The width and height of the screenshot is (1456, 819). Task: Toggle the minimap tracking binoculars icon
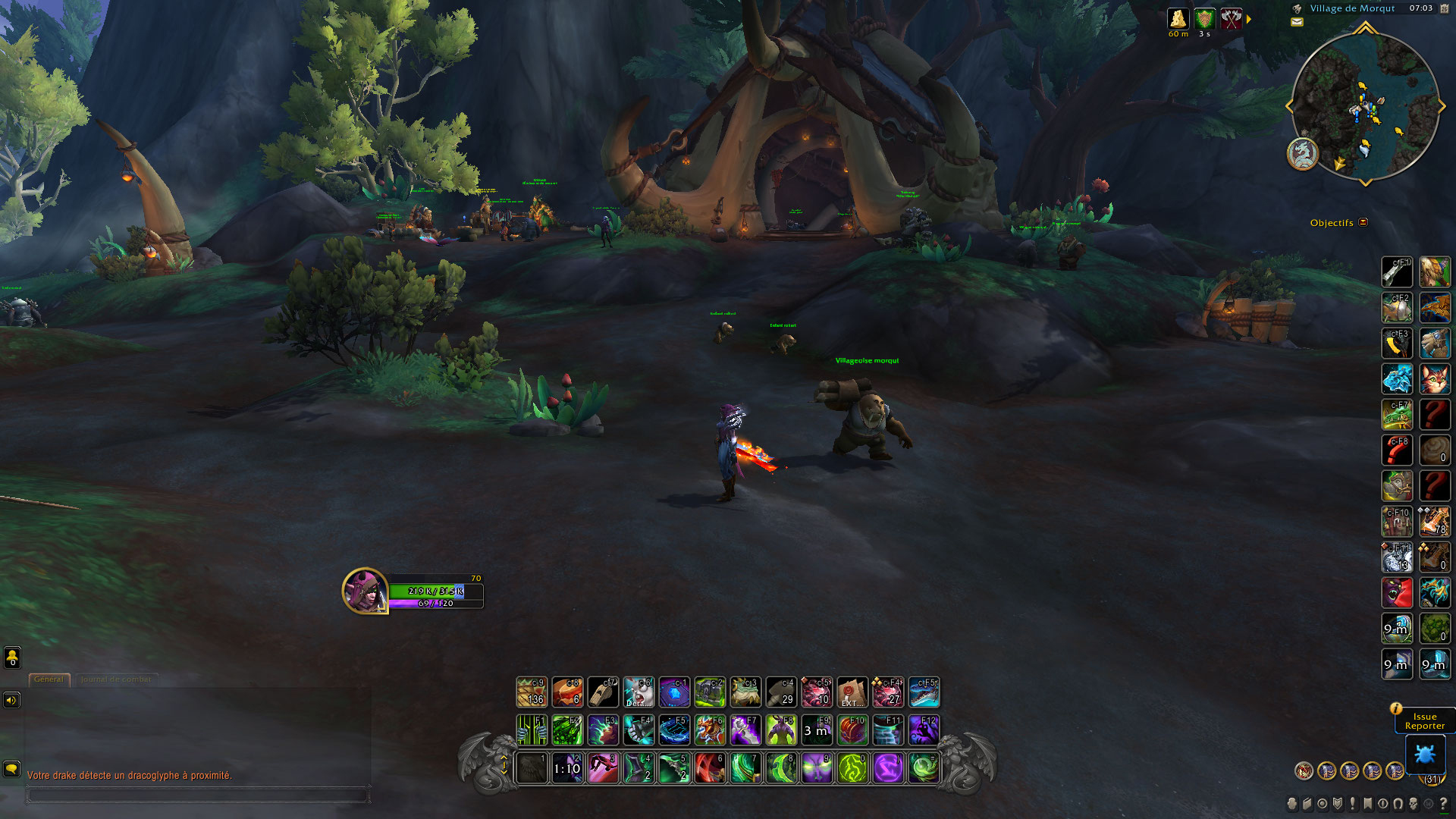(x=1298, y=8)
